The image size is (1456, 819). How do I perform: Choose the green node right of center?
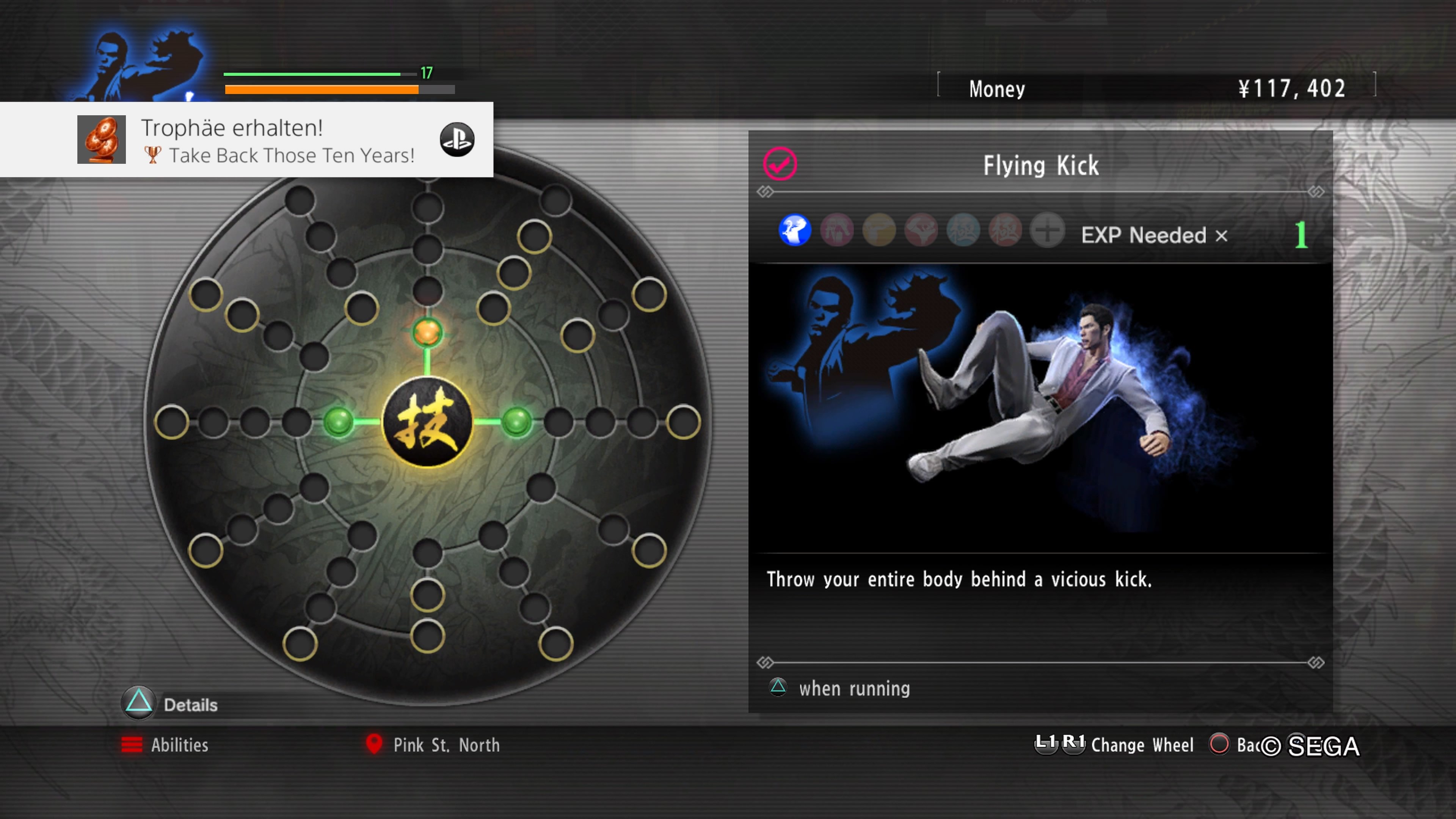[x=516, y=422]
